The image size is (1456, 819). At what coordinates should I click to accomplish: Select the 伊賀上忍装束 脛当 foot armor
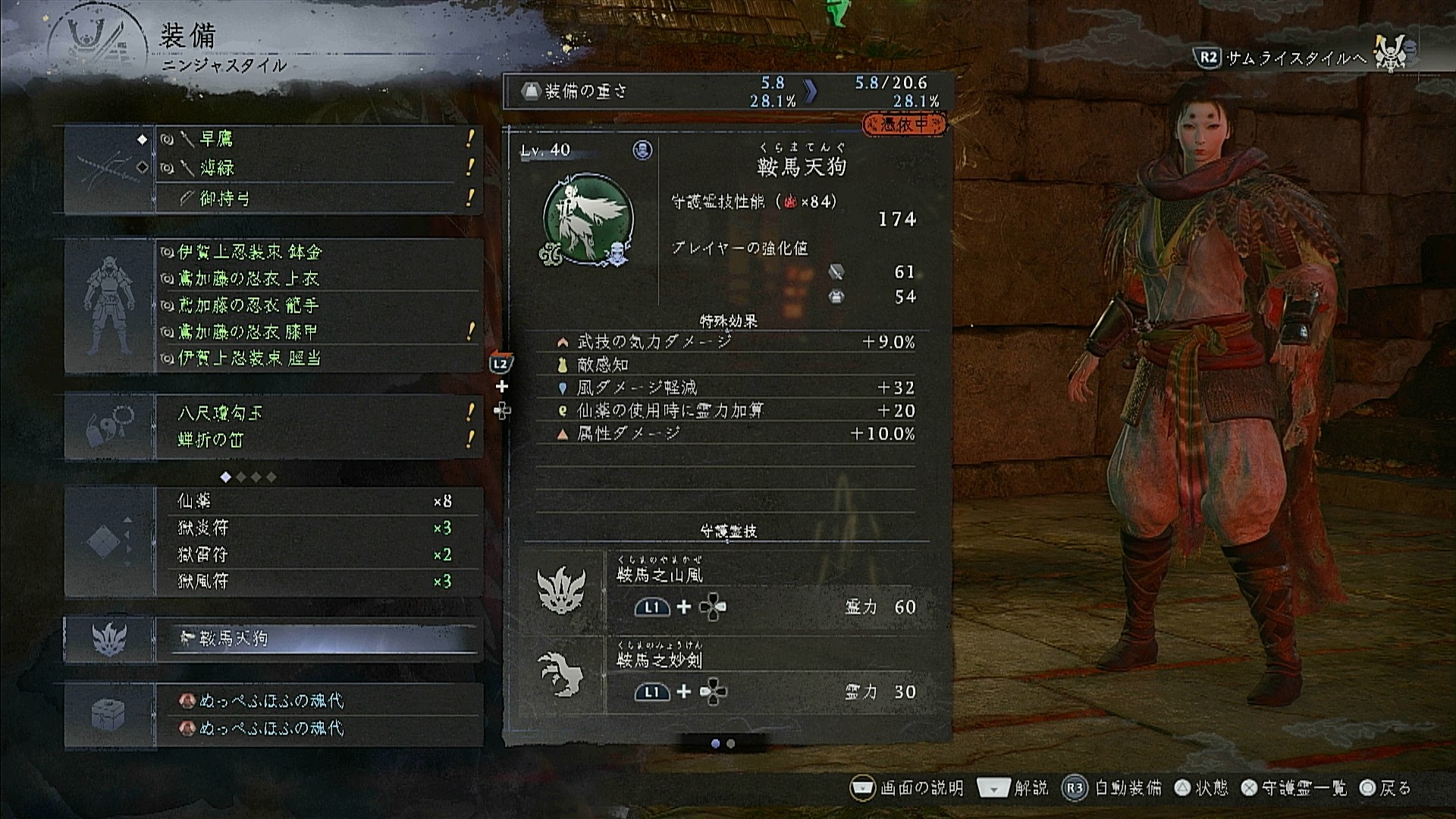(x=318, y=358)
